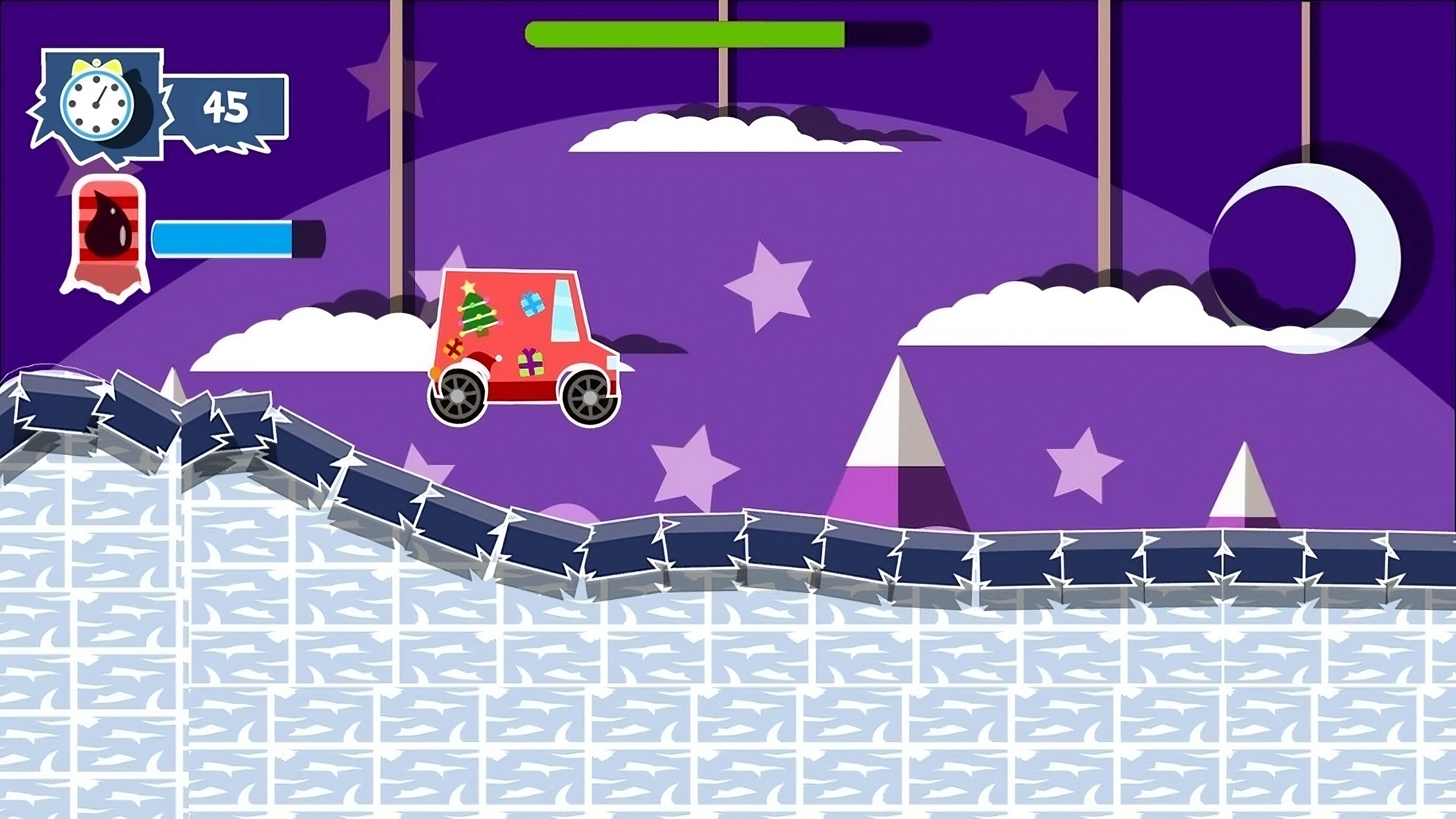Select the purple present sticker near the wheel

point(530,364)
